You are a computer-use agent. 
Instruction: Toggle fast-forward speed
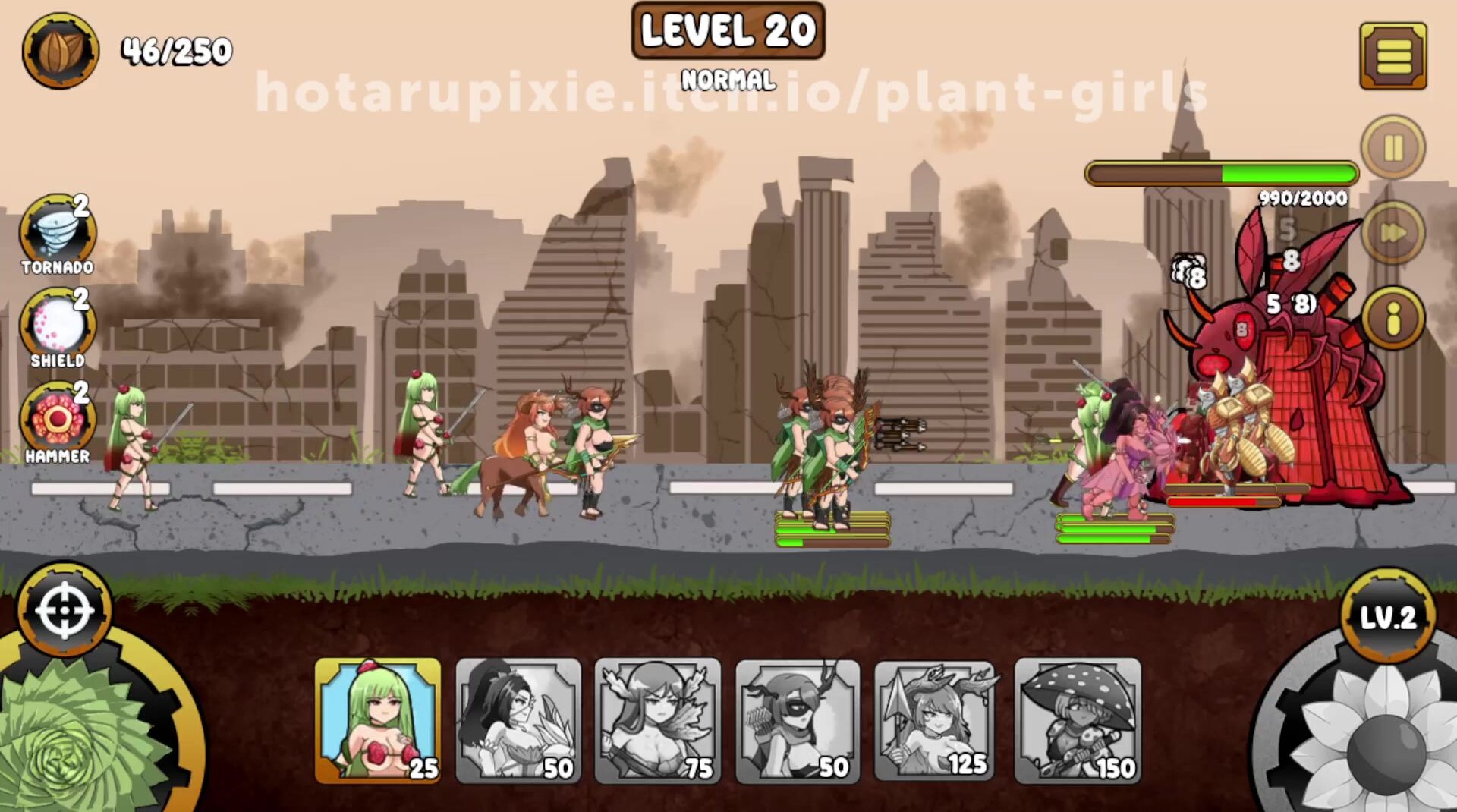click(x=1392, y=232)
